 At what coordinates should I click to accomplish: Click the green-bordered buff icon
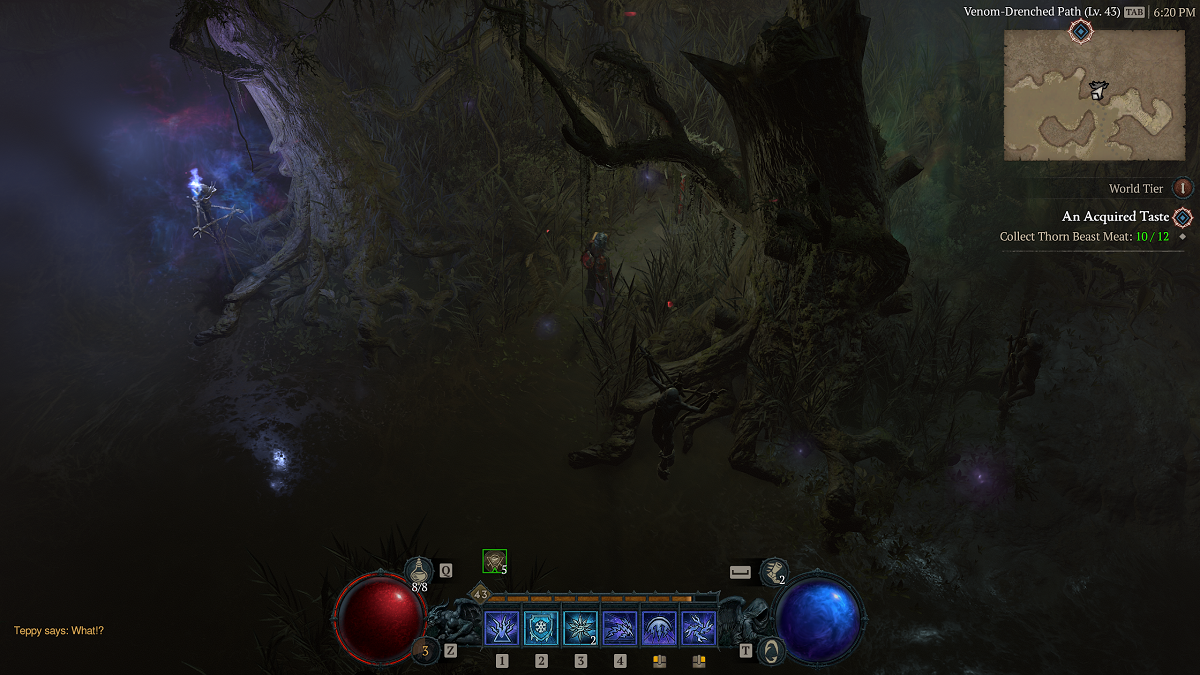[x=494, y=562]
